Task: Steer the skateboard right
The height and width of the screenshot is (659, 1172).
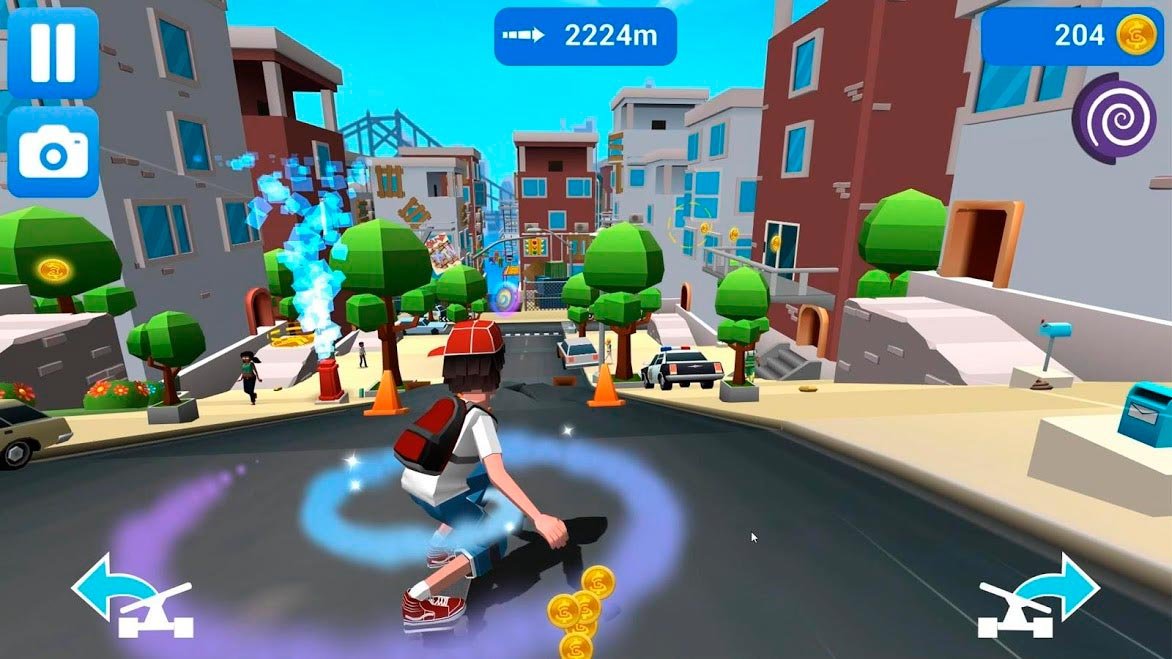Action: (1038, 597)
